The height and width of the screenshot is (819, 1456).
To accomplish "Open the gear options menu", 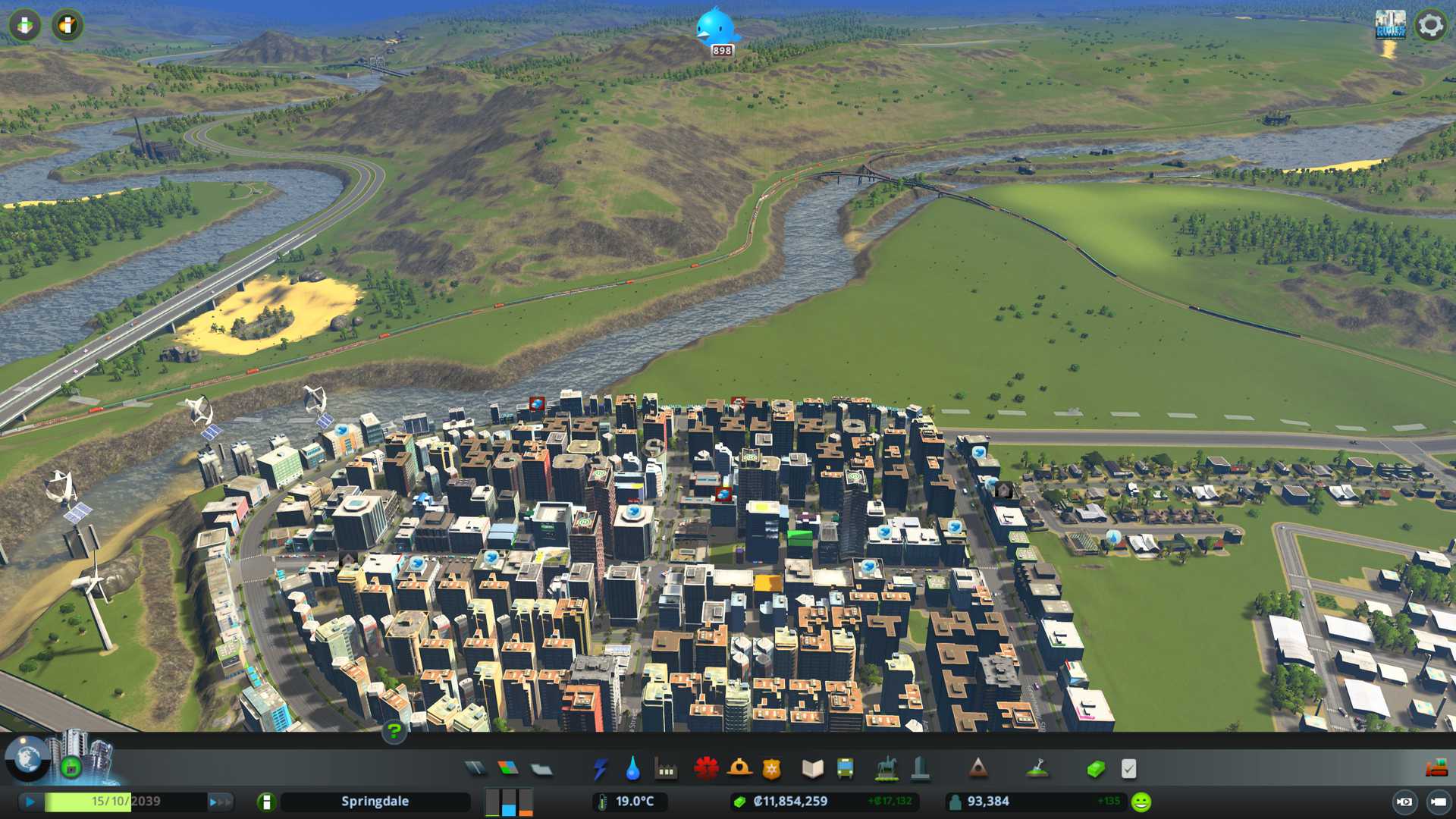I will click(x=1430, y=25).
